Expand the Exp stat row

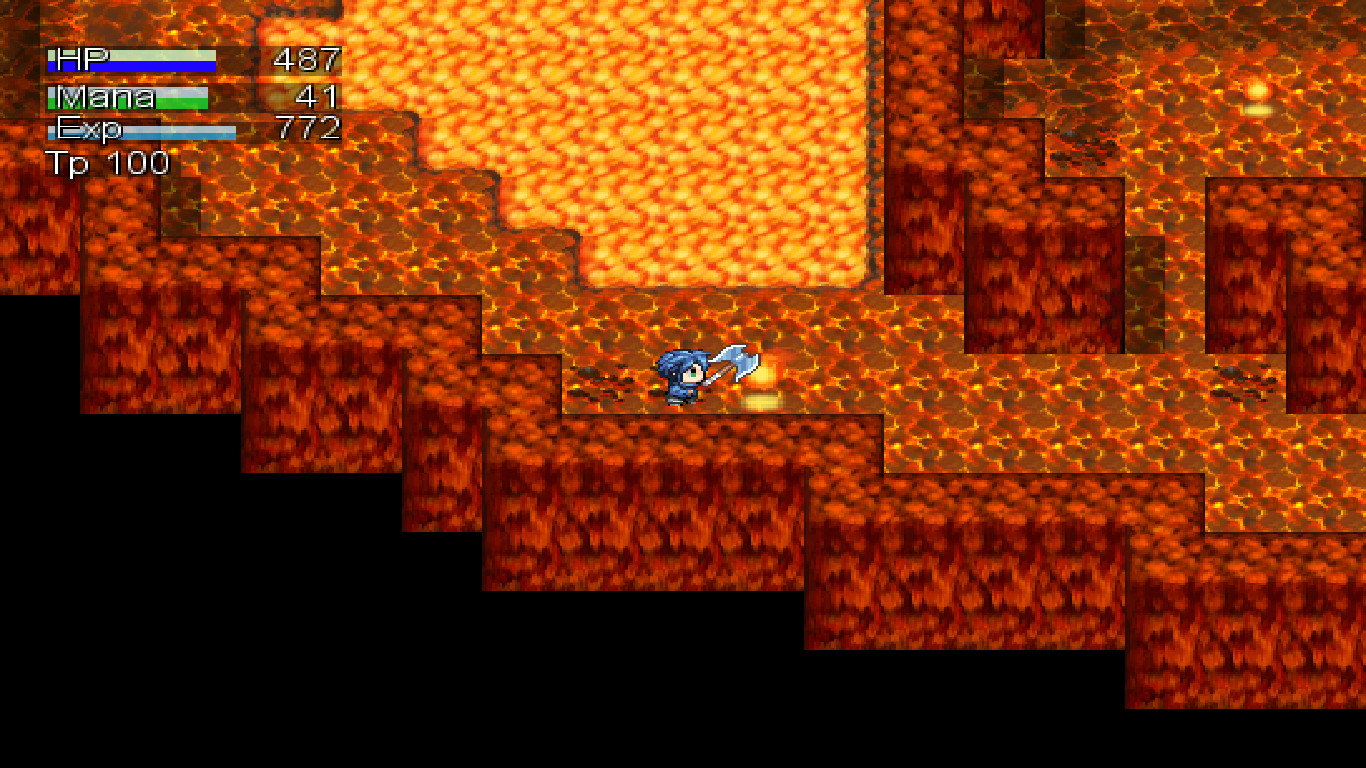(130, 128)
